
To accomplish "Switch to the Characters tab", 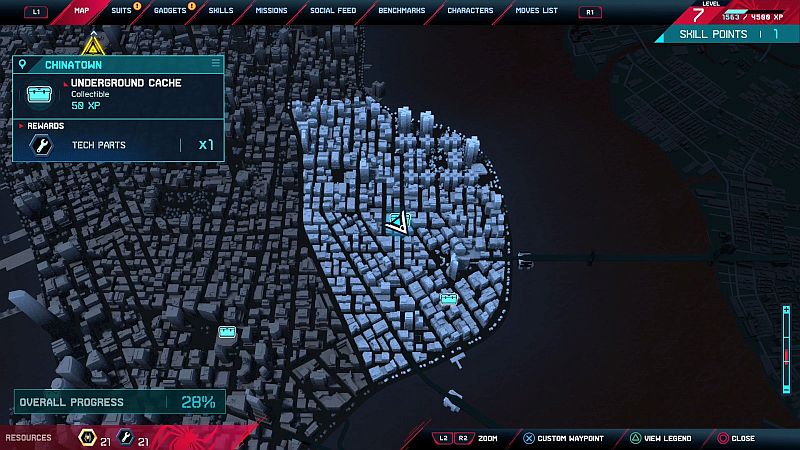I will click(470, 11).
